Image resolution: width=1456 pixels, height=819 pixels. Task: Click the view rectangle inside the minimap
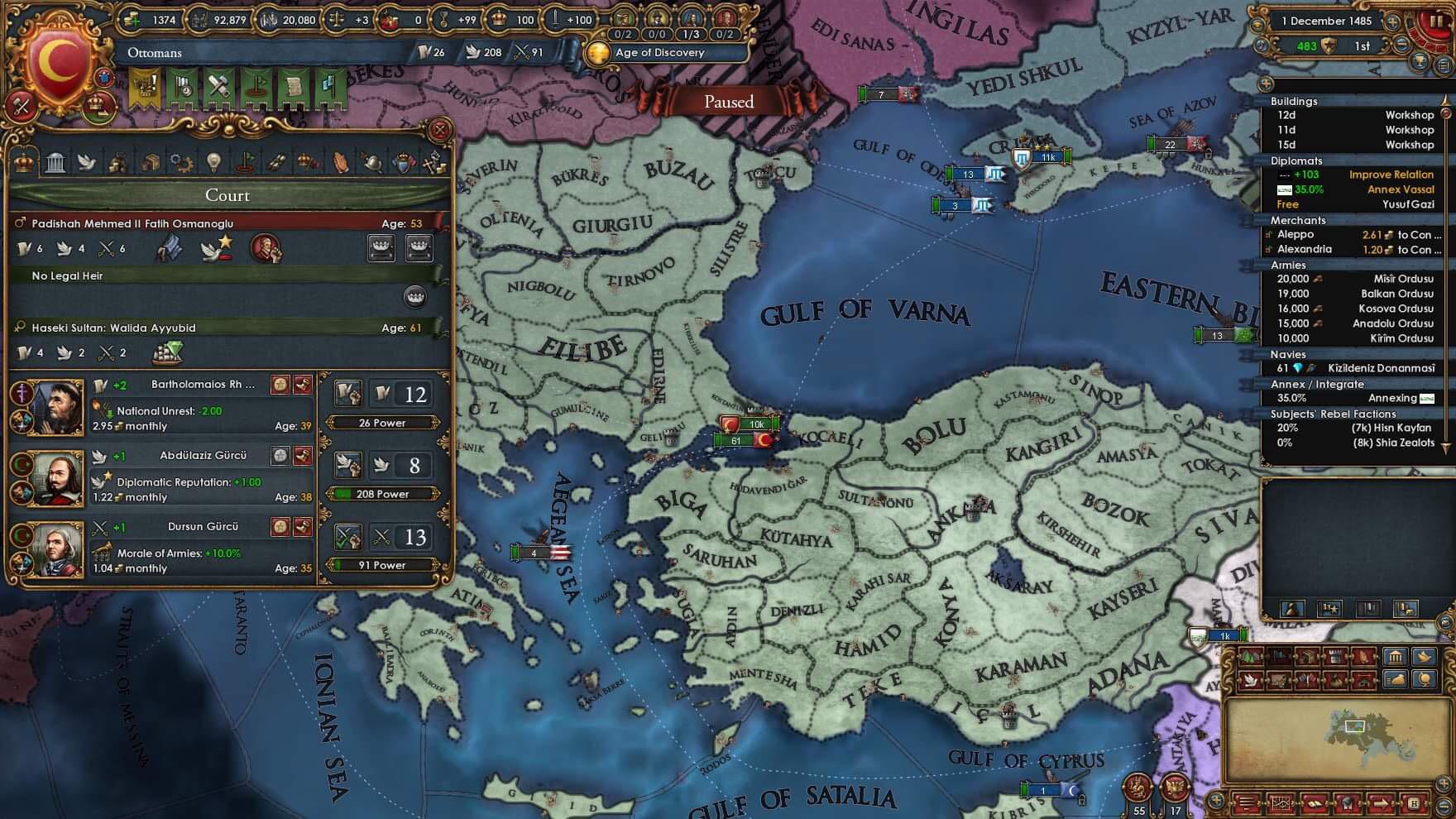click(1355, 726)
